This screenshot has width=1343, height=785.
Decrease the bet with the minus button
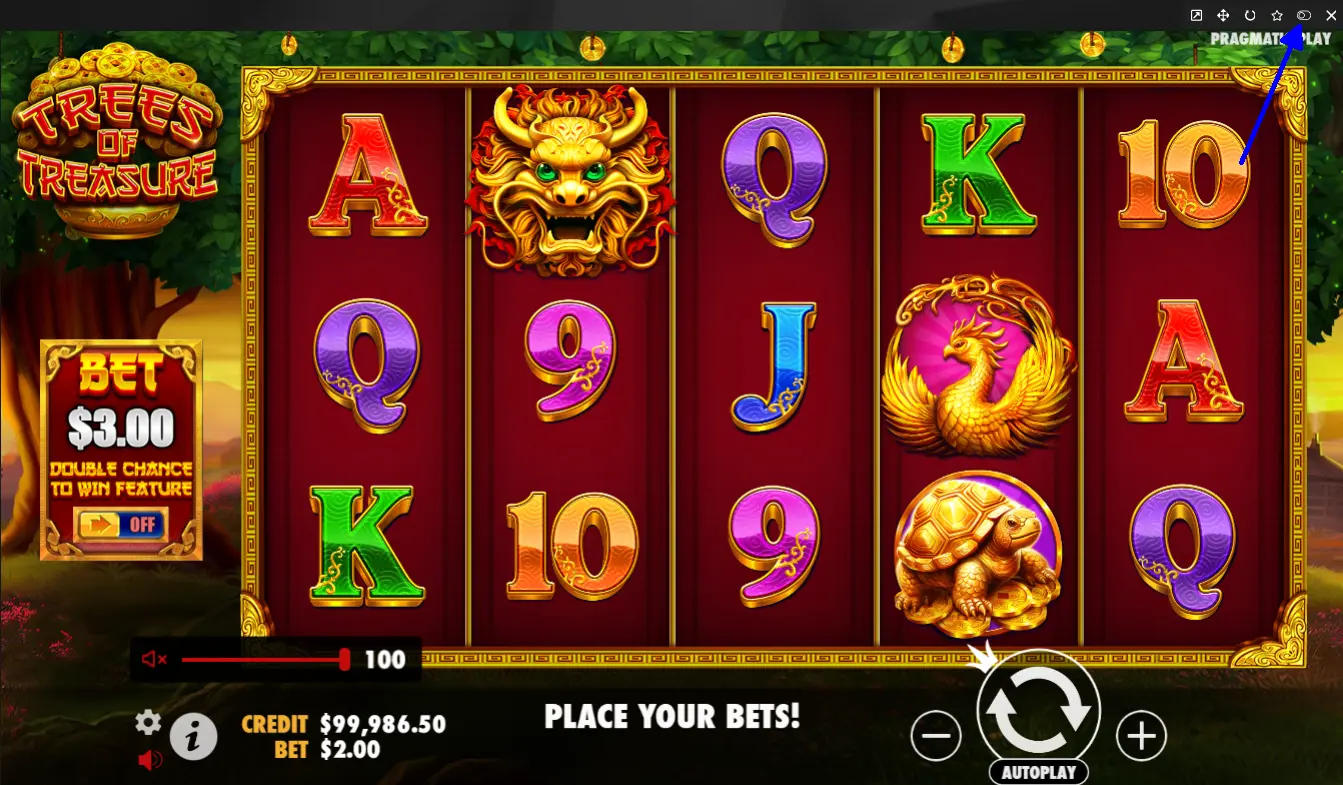tap(936, 738)
